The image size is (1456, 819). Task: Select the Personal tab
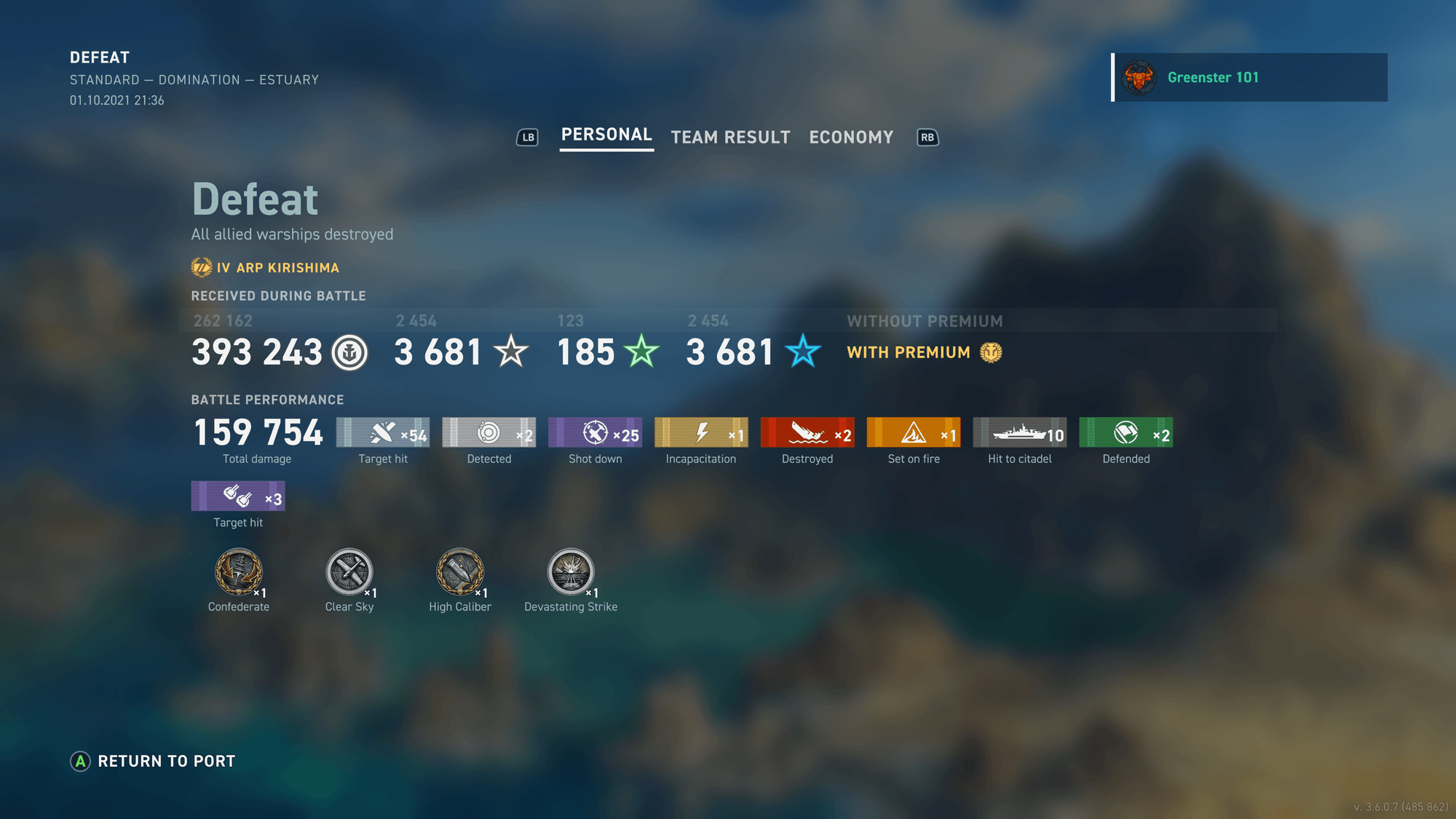606,135
